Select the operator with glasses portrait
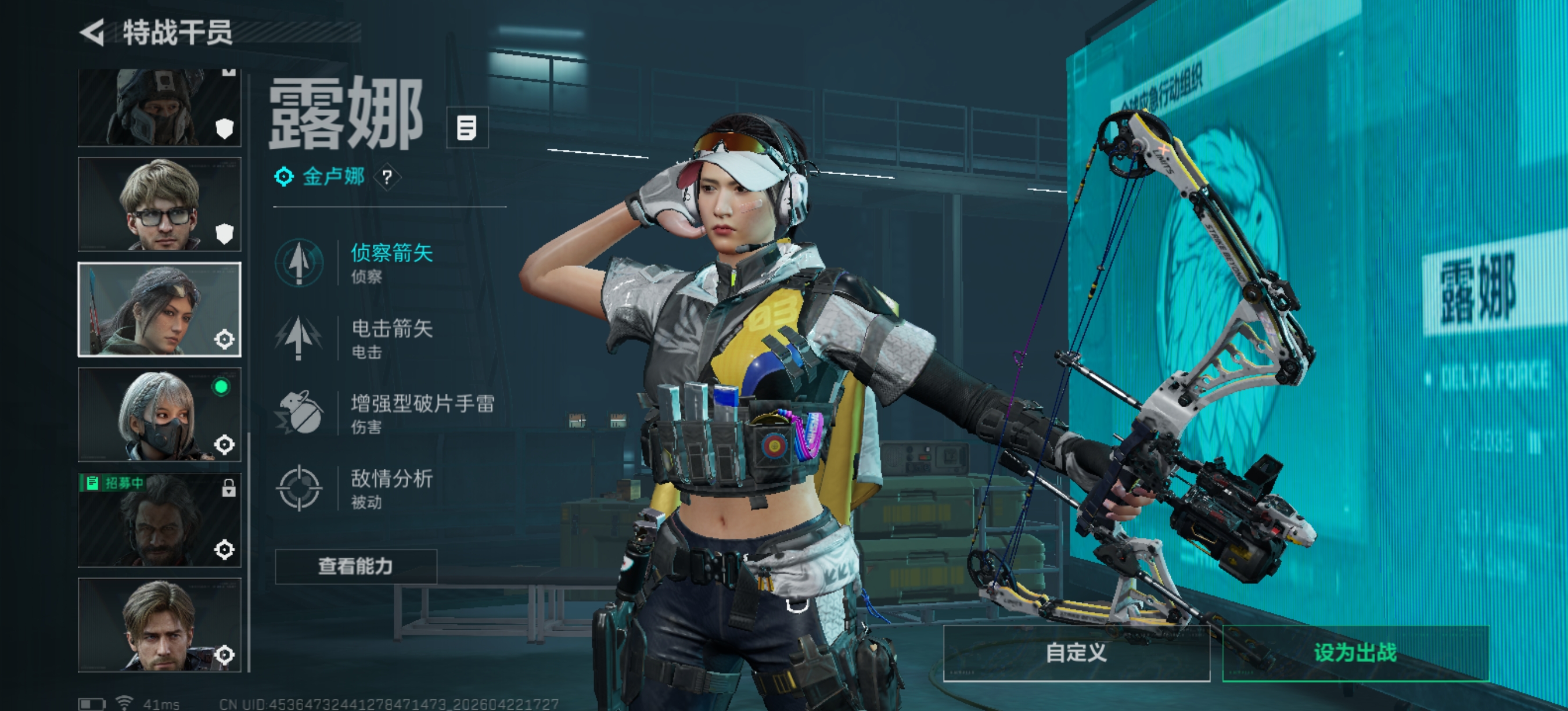 pos(160,204)
